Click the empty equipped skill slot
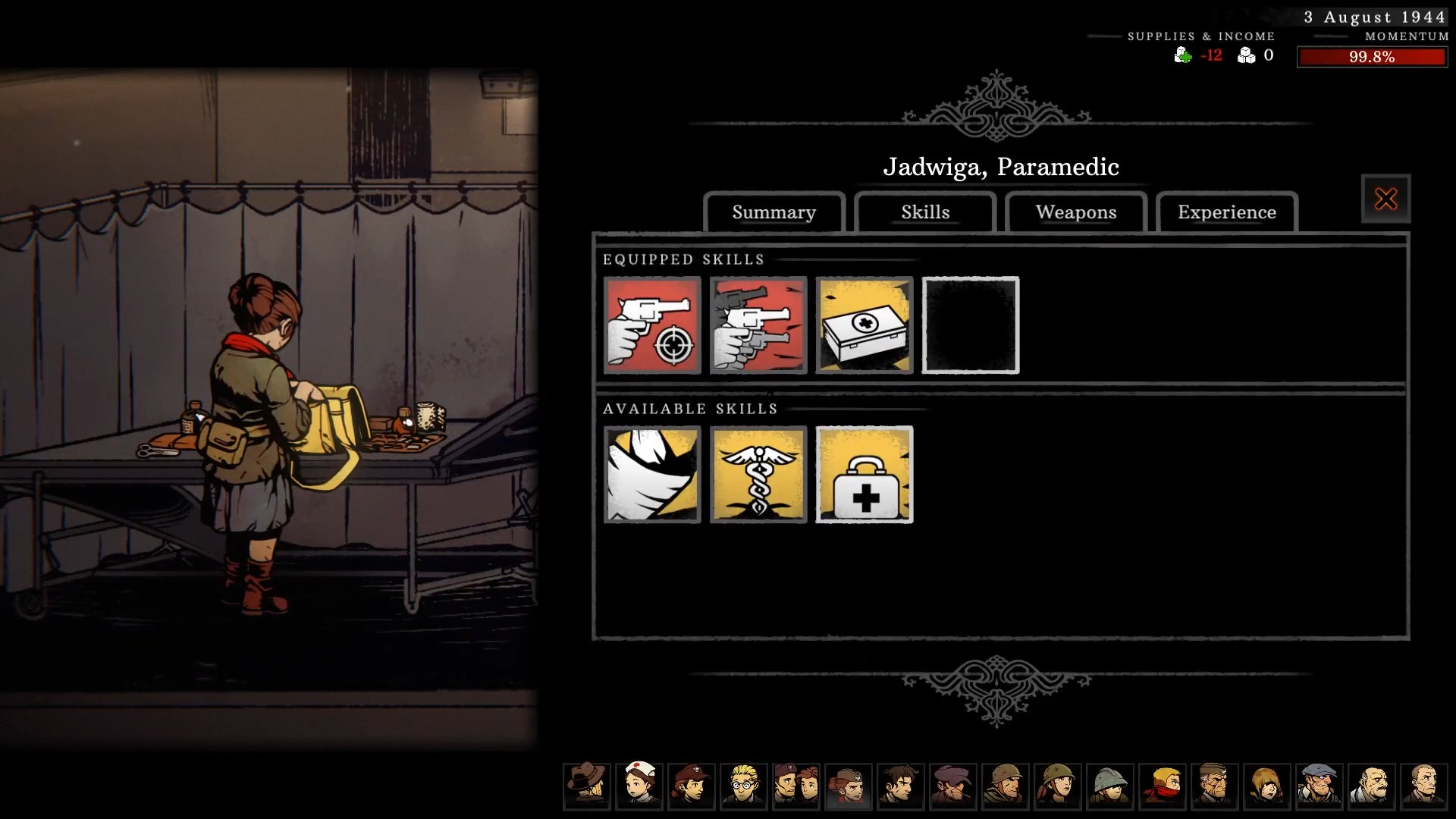Viewport: 1456px width, 819px height. (x=971, y=325)
